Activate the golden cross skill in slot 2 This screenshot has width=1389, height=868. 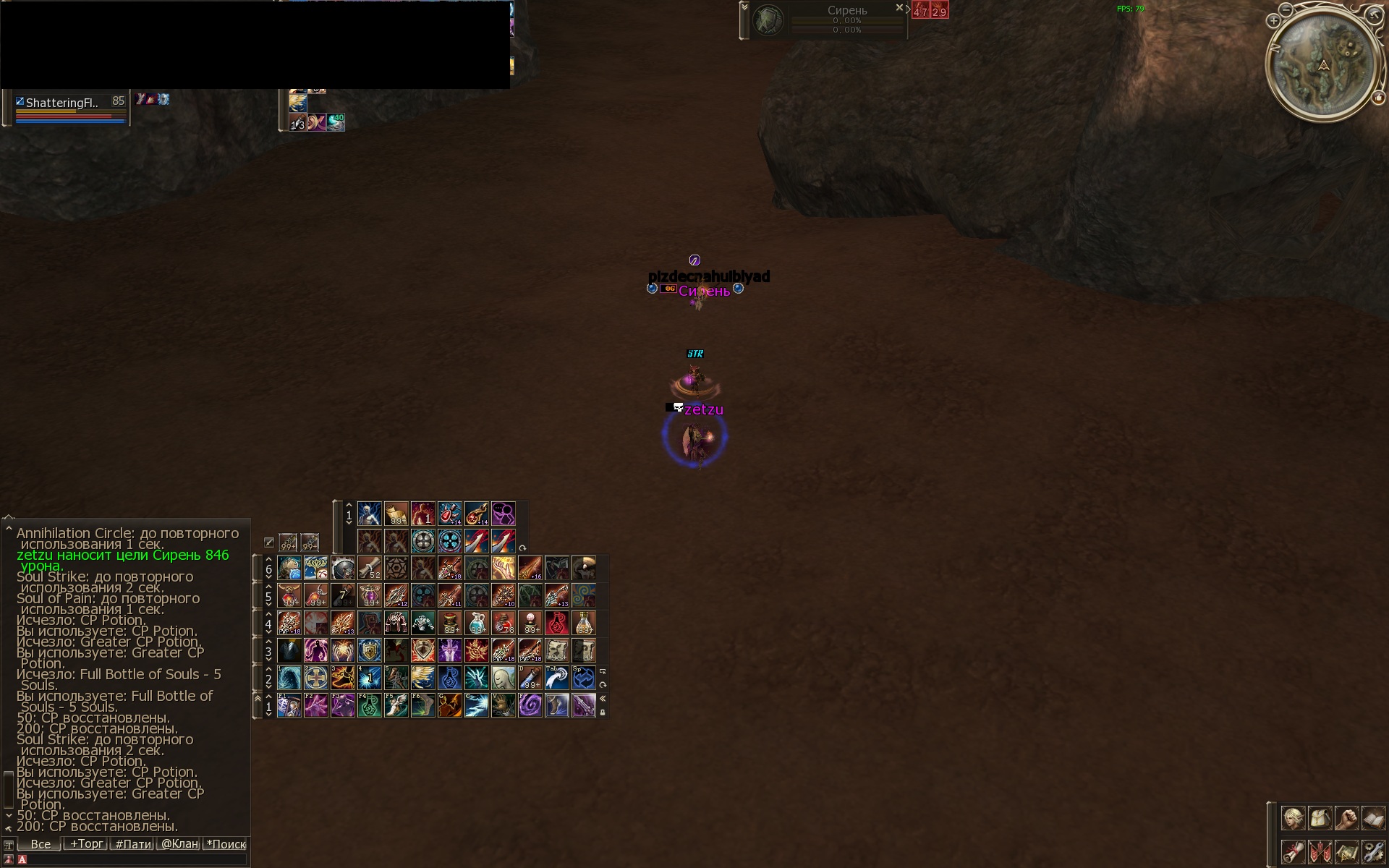[316, 678]
